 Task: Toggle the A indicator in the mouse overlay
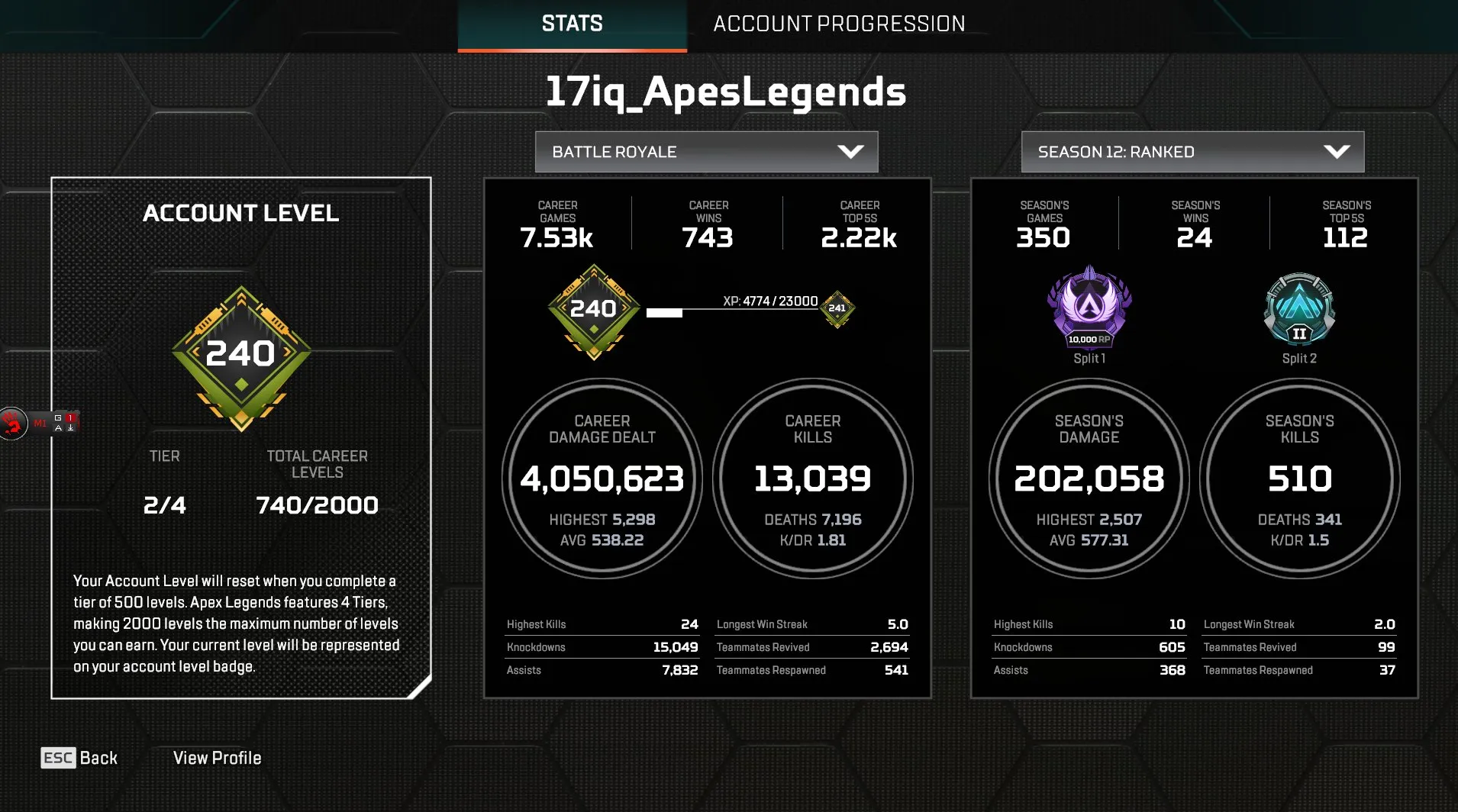pos(59,428)
